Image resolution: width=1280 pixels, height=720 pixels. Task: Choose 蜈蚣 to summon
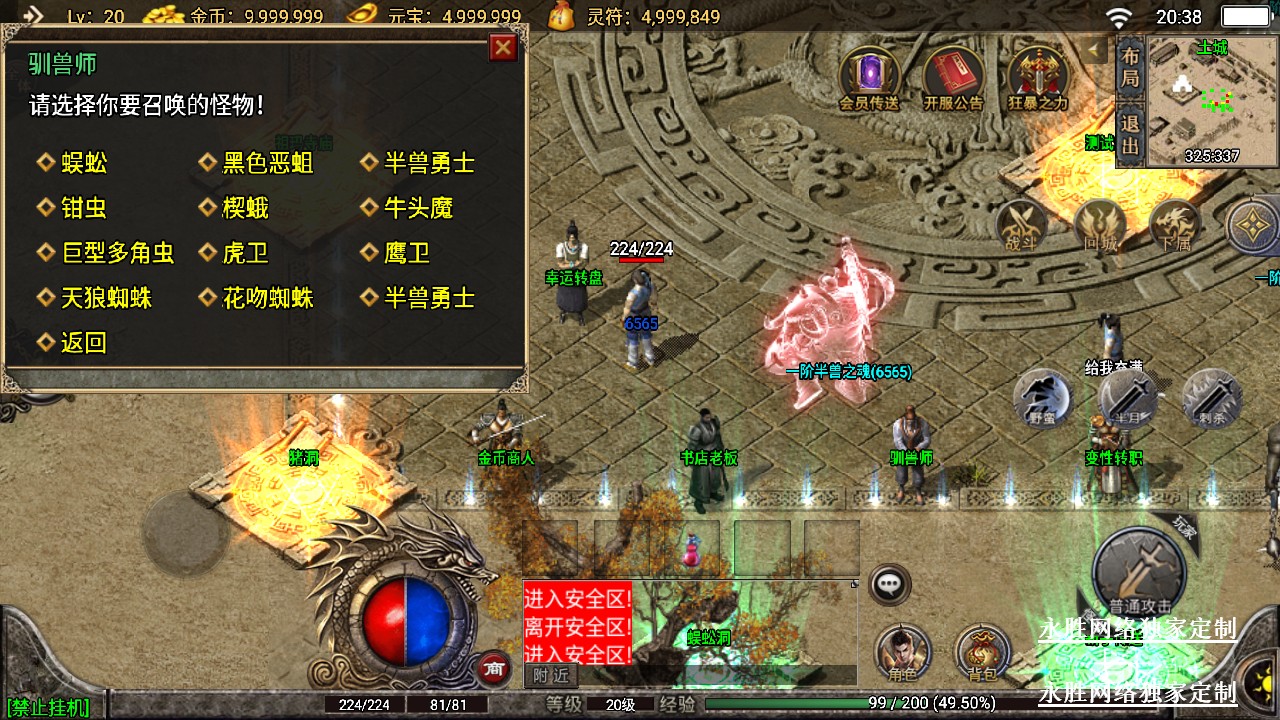[84, 163]
